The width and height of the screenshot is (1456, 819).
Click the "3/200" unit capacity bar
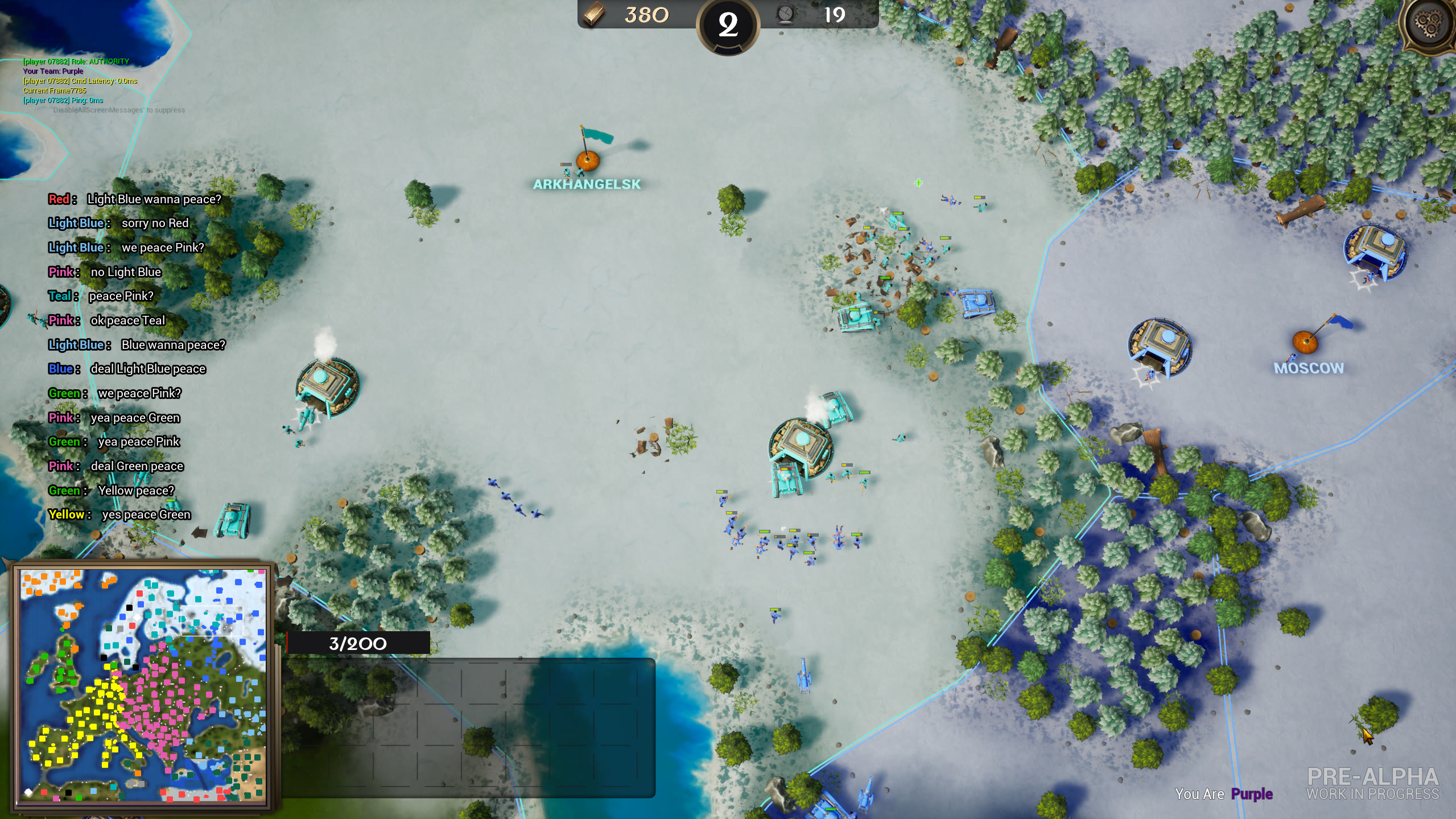click(x=357, y=644)
